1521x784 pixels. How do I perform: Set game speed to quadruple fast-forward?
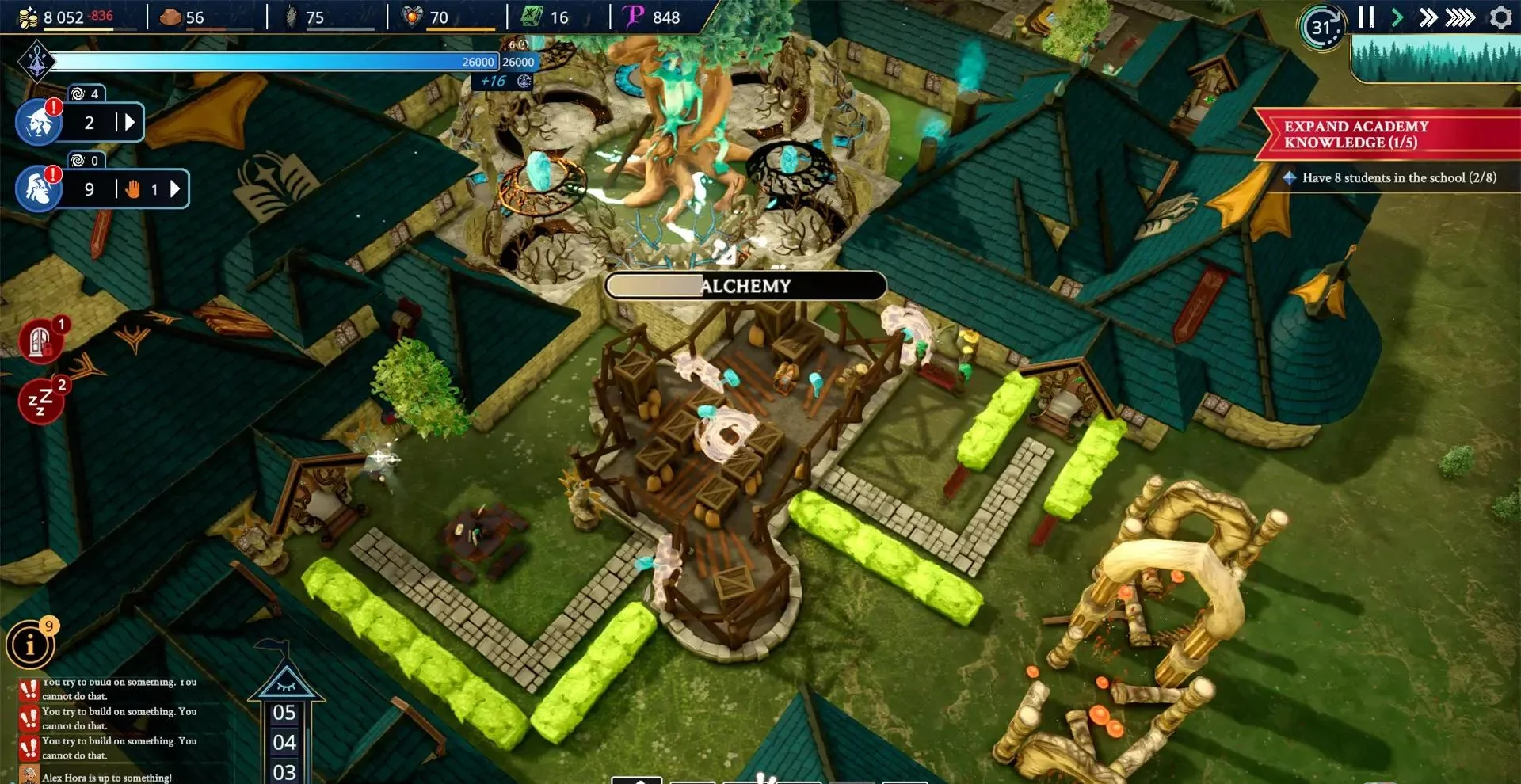(1460, 17)
